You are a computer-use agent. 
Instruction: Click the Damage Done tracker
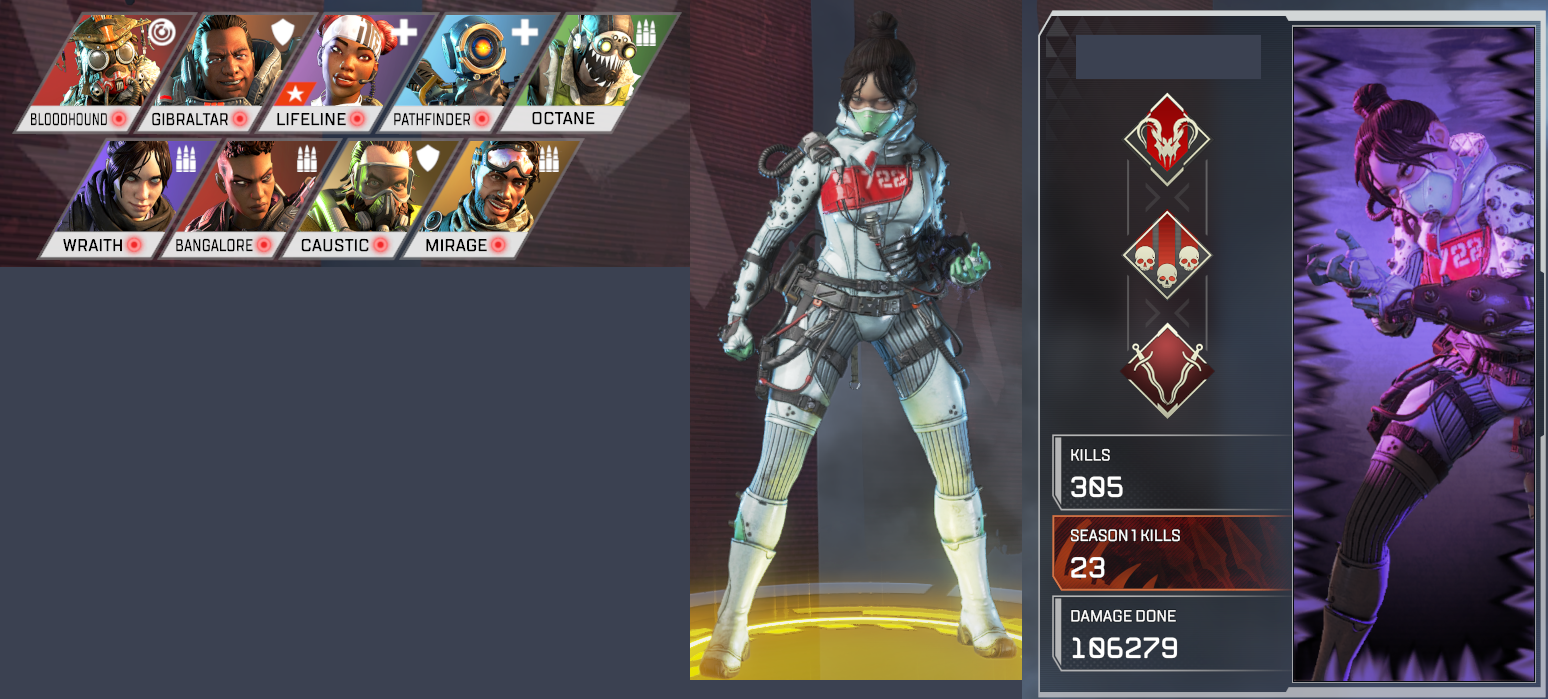pyautogui.click(x=1172, y=634)
